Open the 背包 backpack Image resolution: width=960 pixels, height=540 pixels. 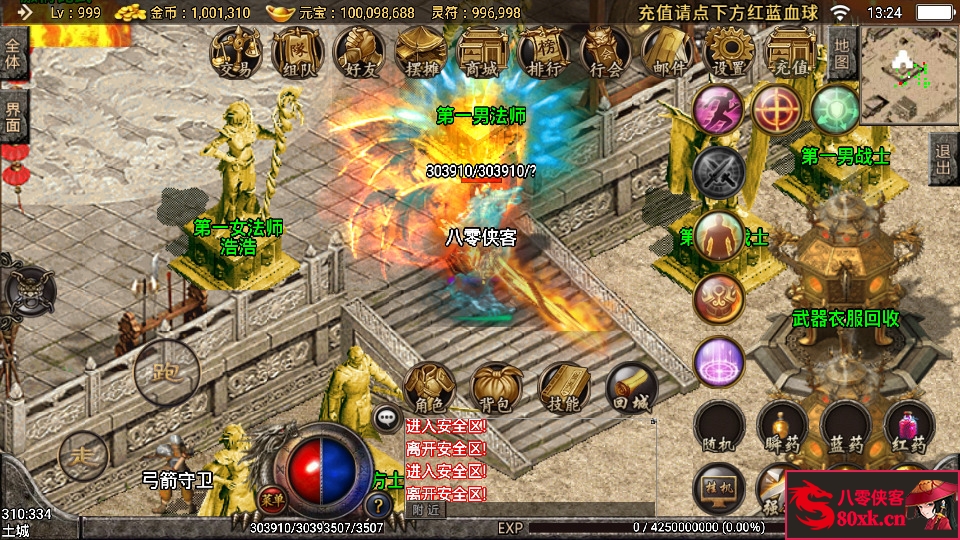[497, 388]
